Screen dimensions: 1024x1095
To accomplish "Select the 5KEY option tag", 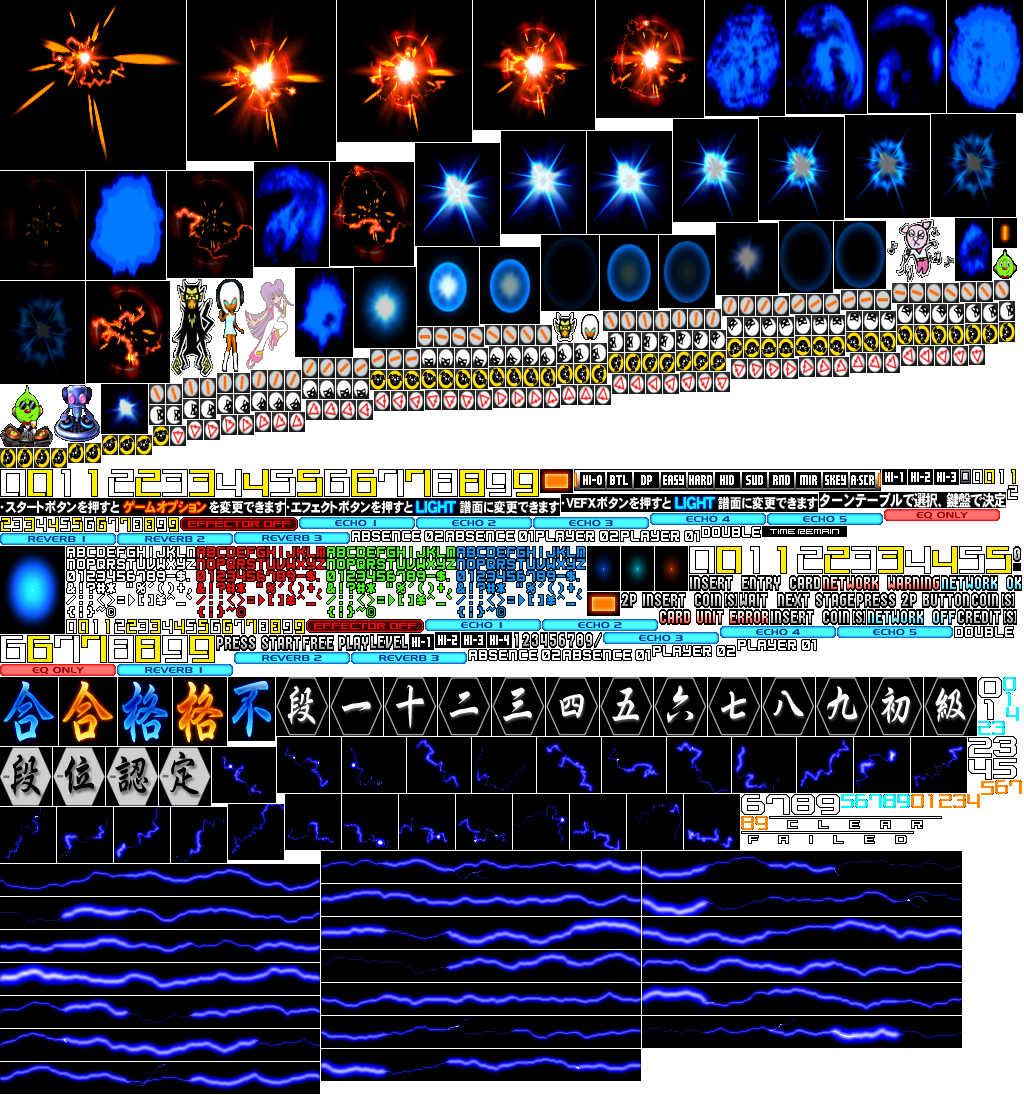I will click(x=835, y=480).
